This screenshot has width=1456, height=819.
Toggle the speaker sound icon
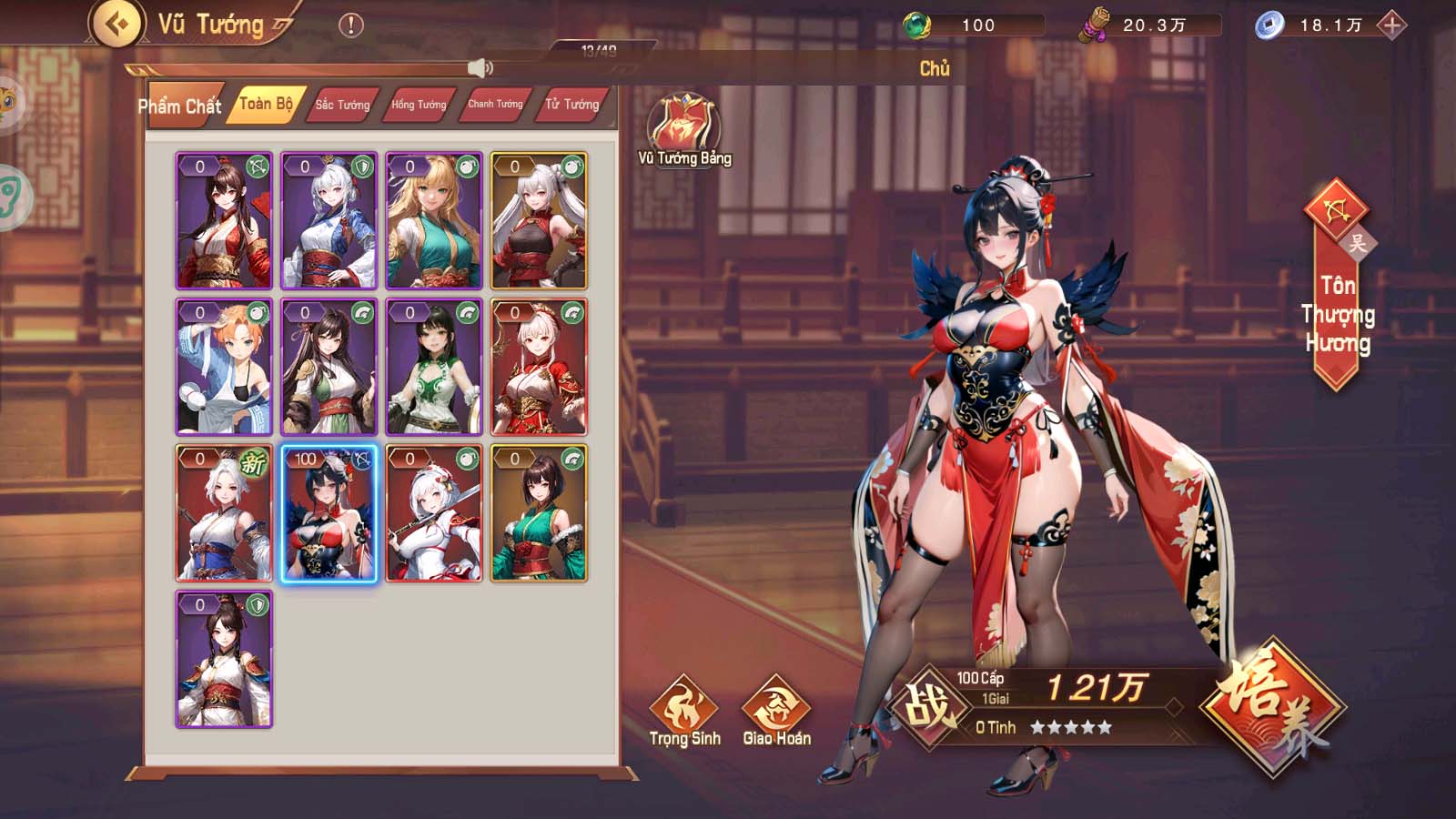coord(480,68)
